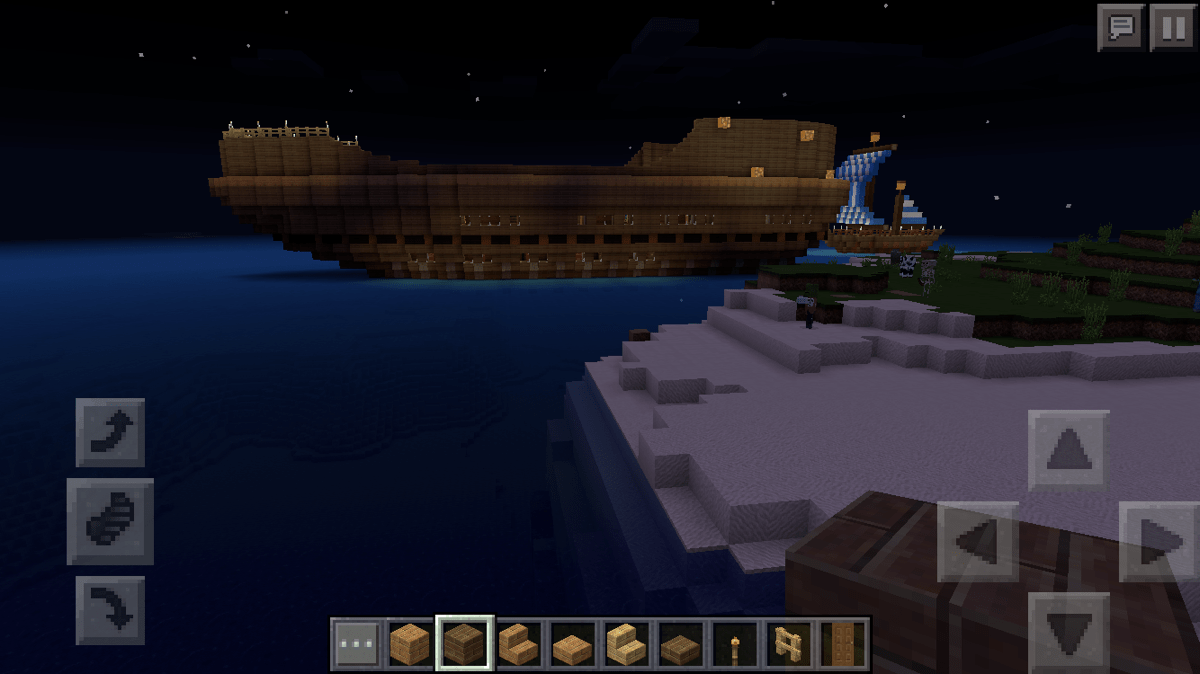1200x674 pixels.
Task: Tap the fly-up arrow button
Action: click(x=110, y=432)
